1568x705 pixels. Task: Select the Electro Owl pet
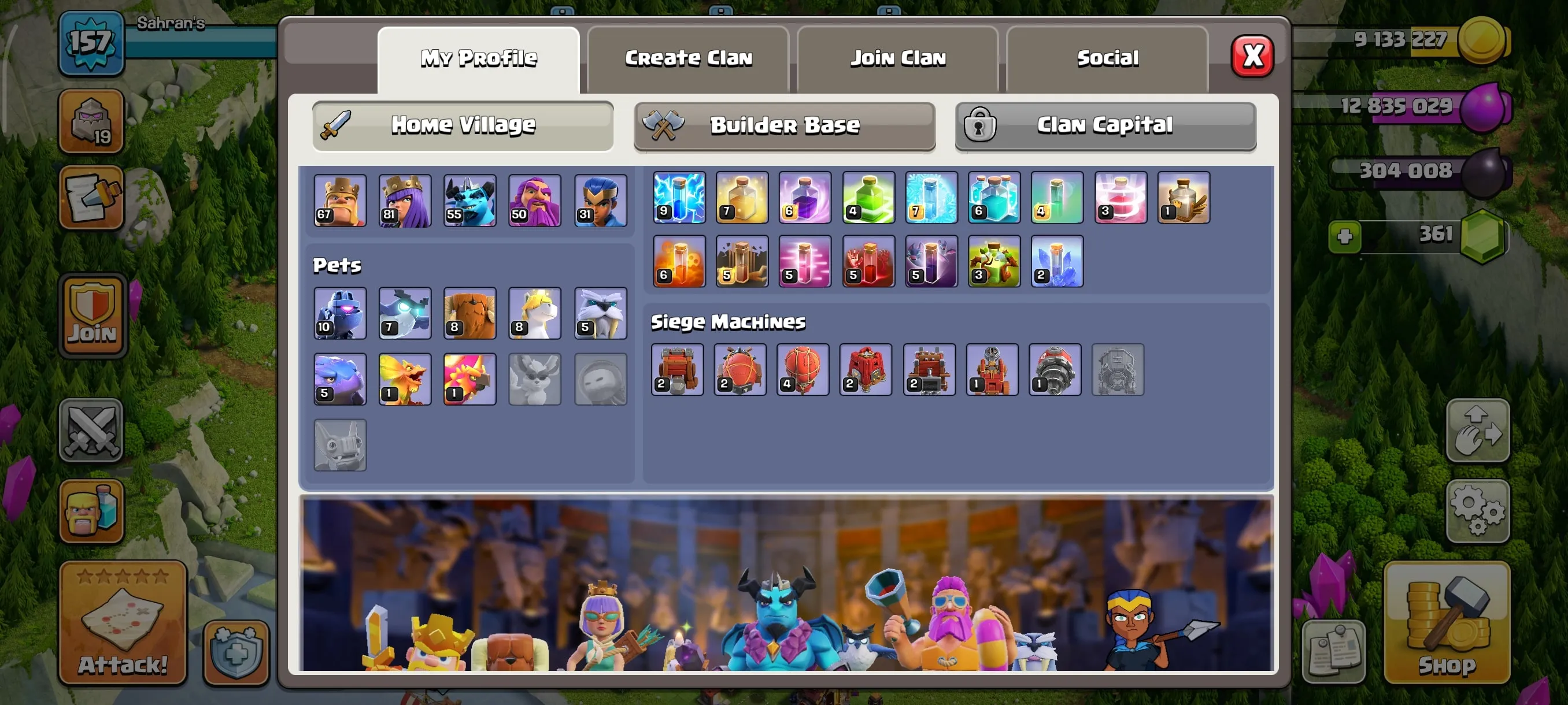point(404,313)
